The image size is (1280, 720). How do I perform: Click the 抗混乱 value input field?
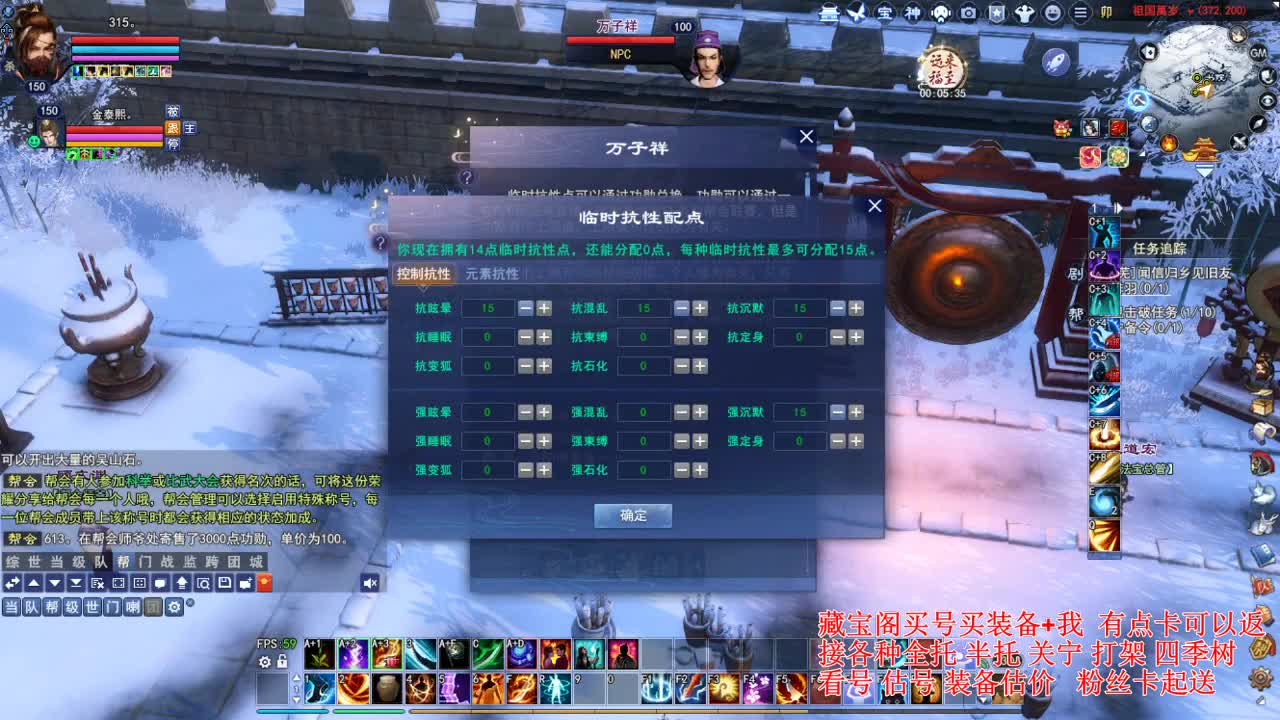pos(645,308)
